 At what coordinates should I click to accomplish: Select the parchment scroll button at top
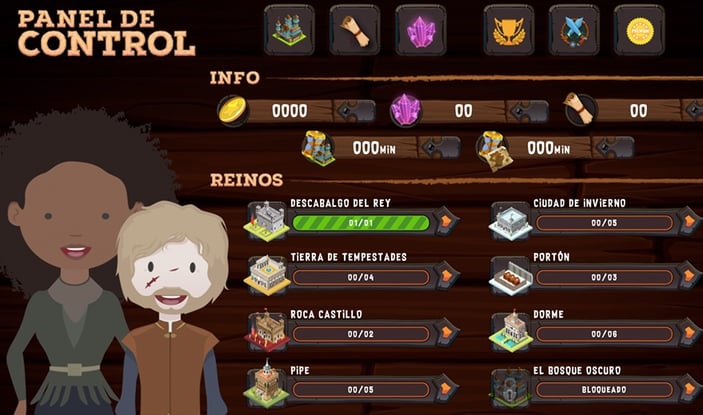coord(354,29)
